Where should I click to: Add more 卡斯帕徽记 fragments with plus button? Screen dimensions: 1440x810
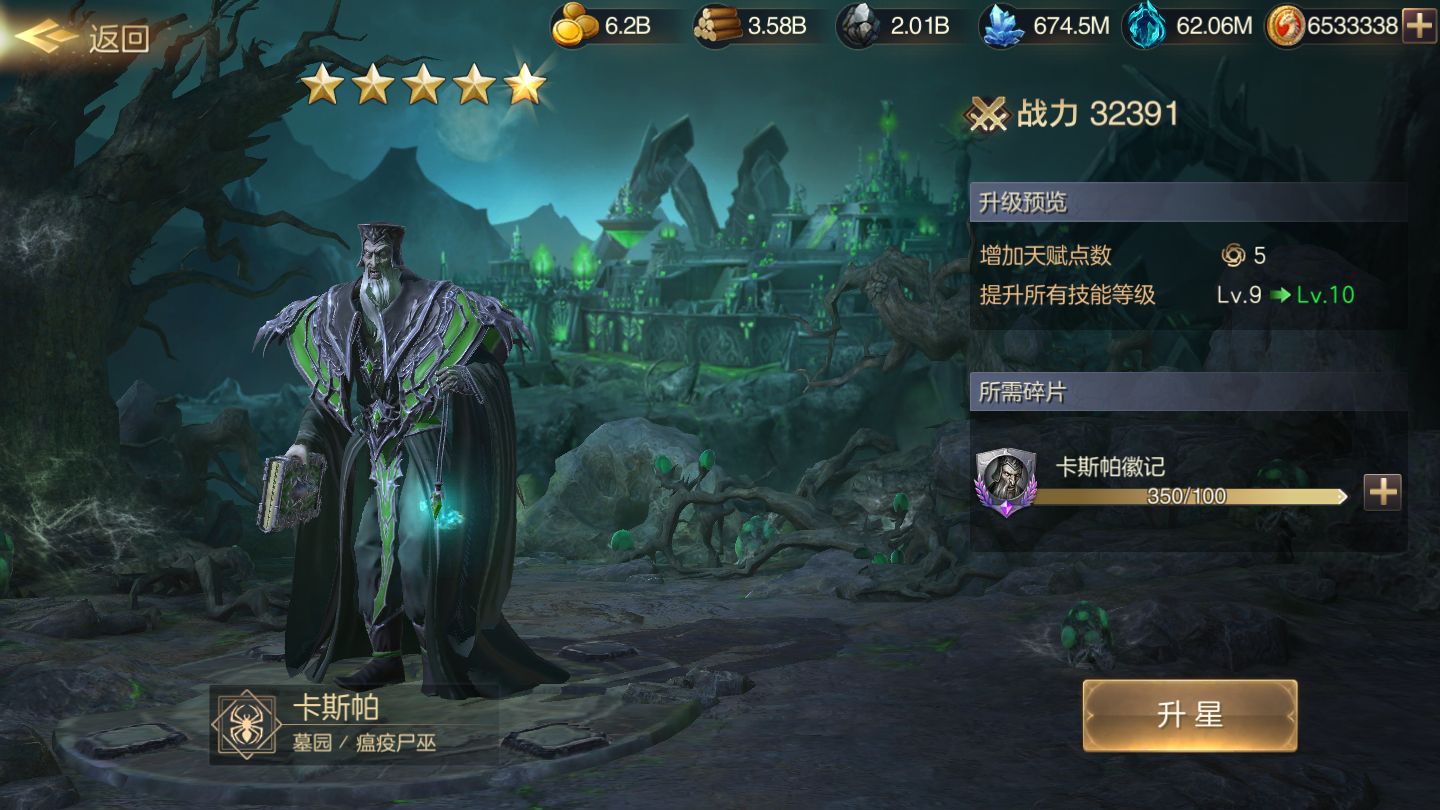(1382, 492)
